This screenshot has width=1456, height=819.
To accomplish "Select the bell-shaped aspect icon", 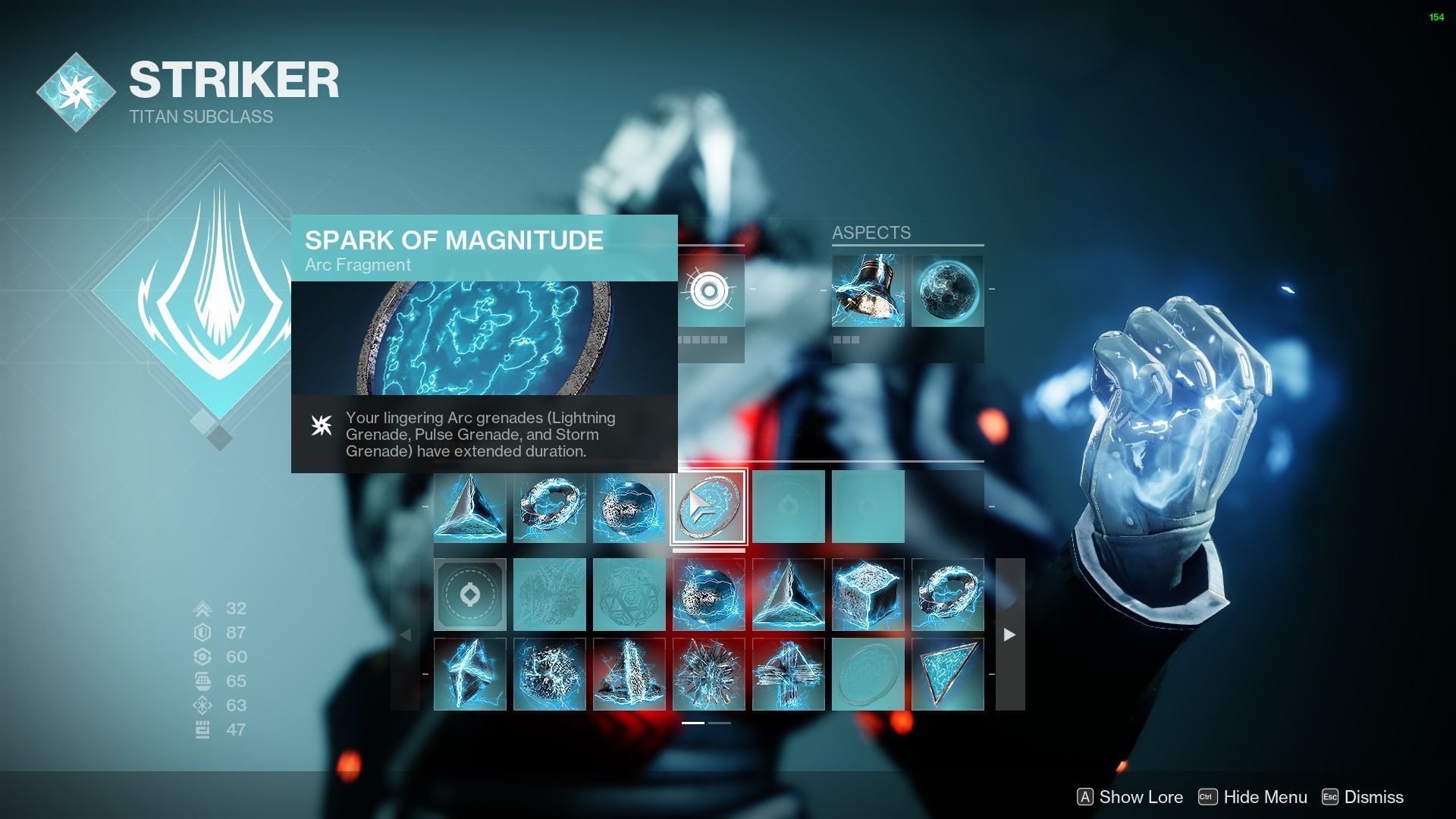I will point(868,291).
